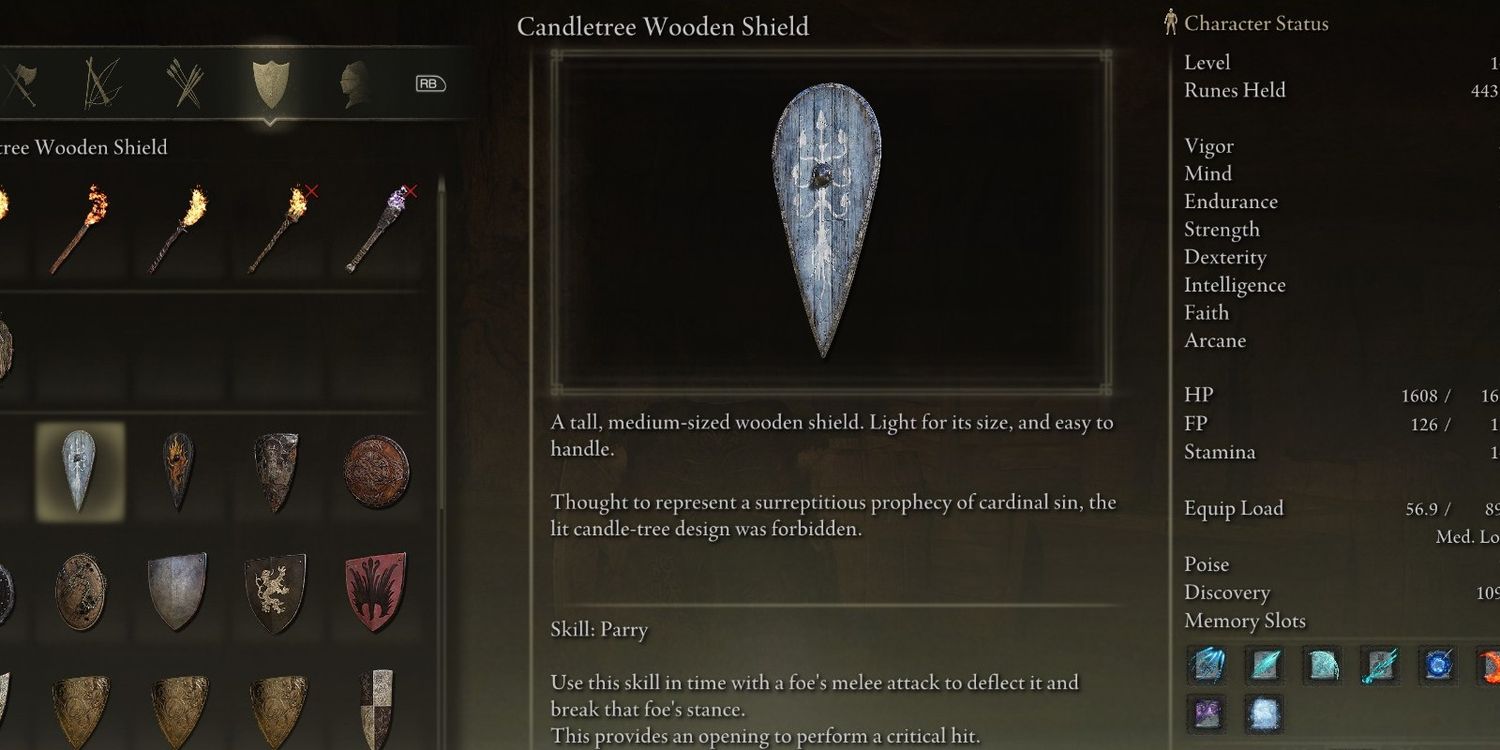Image resolution: width=1500 pixels, height=750 pixels.
Task: Switch to the shield category tab
Action: click(270, 83)
